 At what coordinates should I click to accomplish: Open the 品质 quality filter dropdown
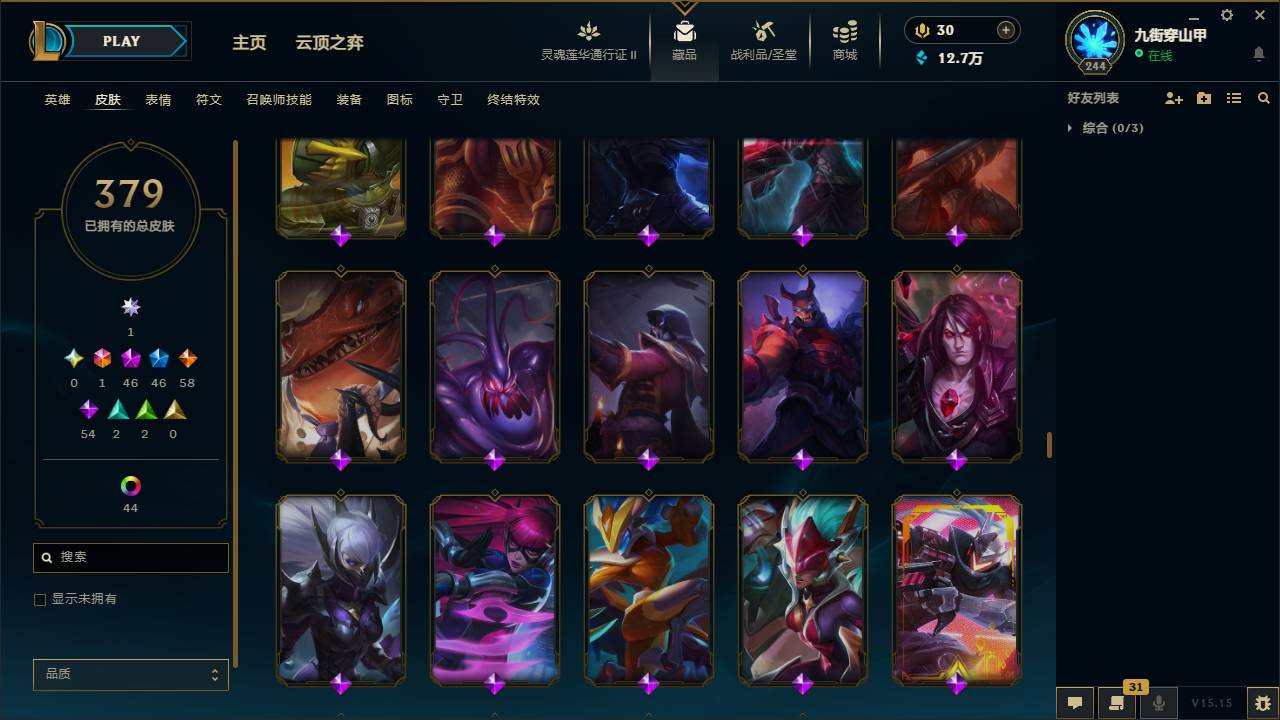[x=130, y=674]
